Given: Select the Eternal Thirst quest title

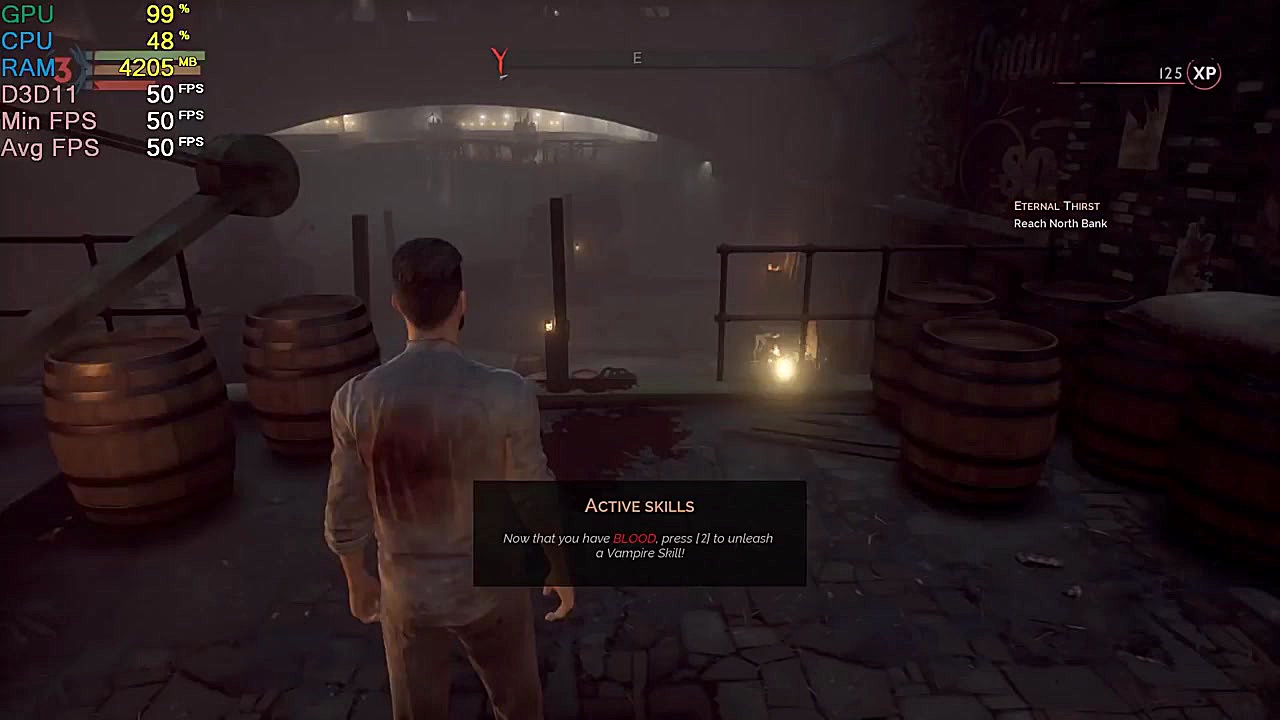Looking at the screenshot, I should [x=1057, y=206].
